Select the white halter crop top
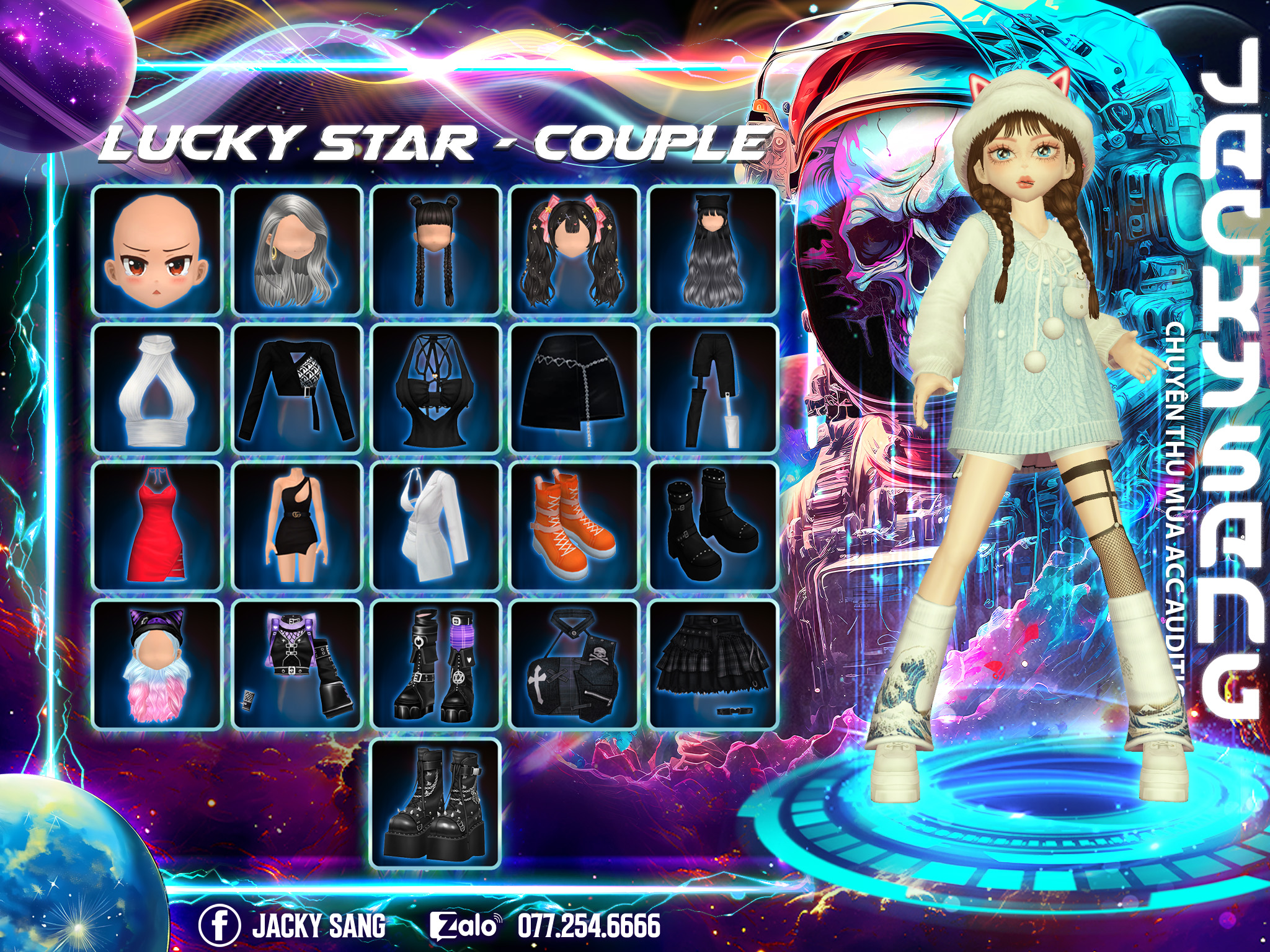This screenshot has height=952, width=1270. pos(158,389)
